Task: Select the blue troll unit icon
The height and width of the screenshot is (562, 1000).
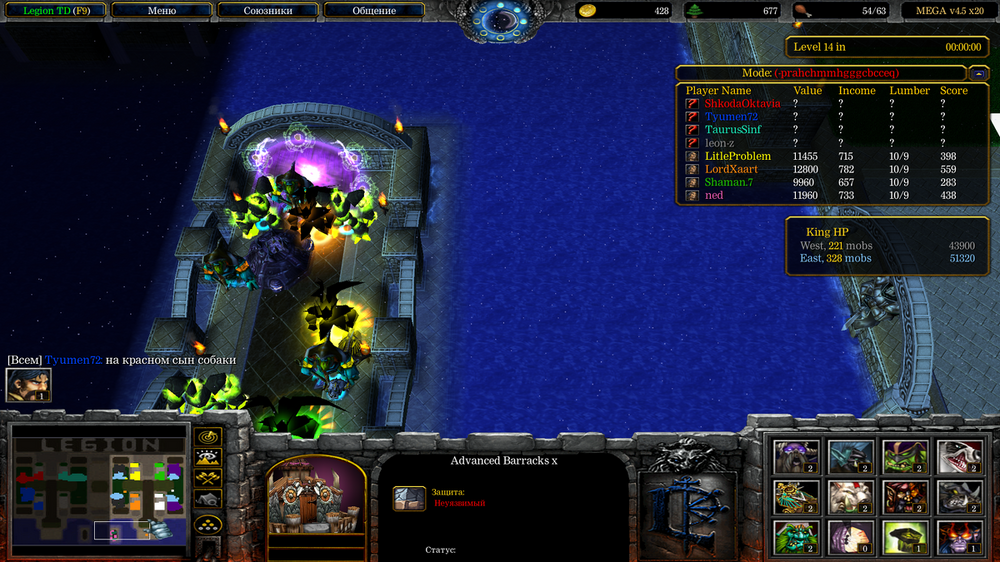Action: pos(850,456)
